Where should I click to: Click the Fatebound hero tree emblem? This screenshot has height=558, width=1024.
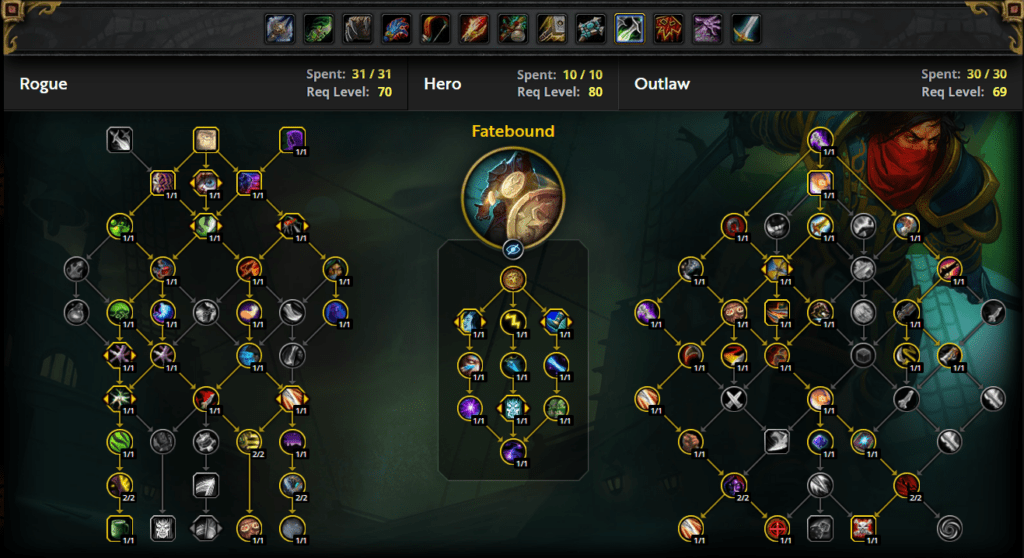[x=512, y=190]
